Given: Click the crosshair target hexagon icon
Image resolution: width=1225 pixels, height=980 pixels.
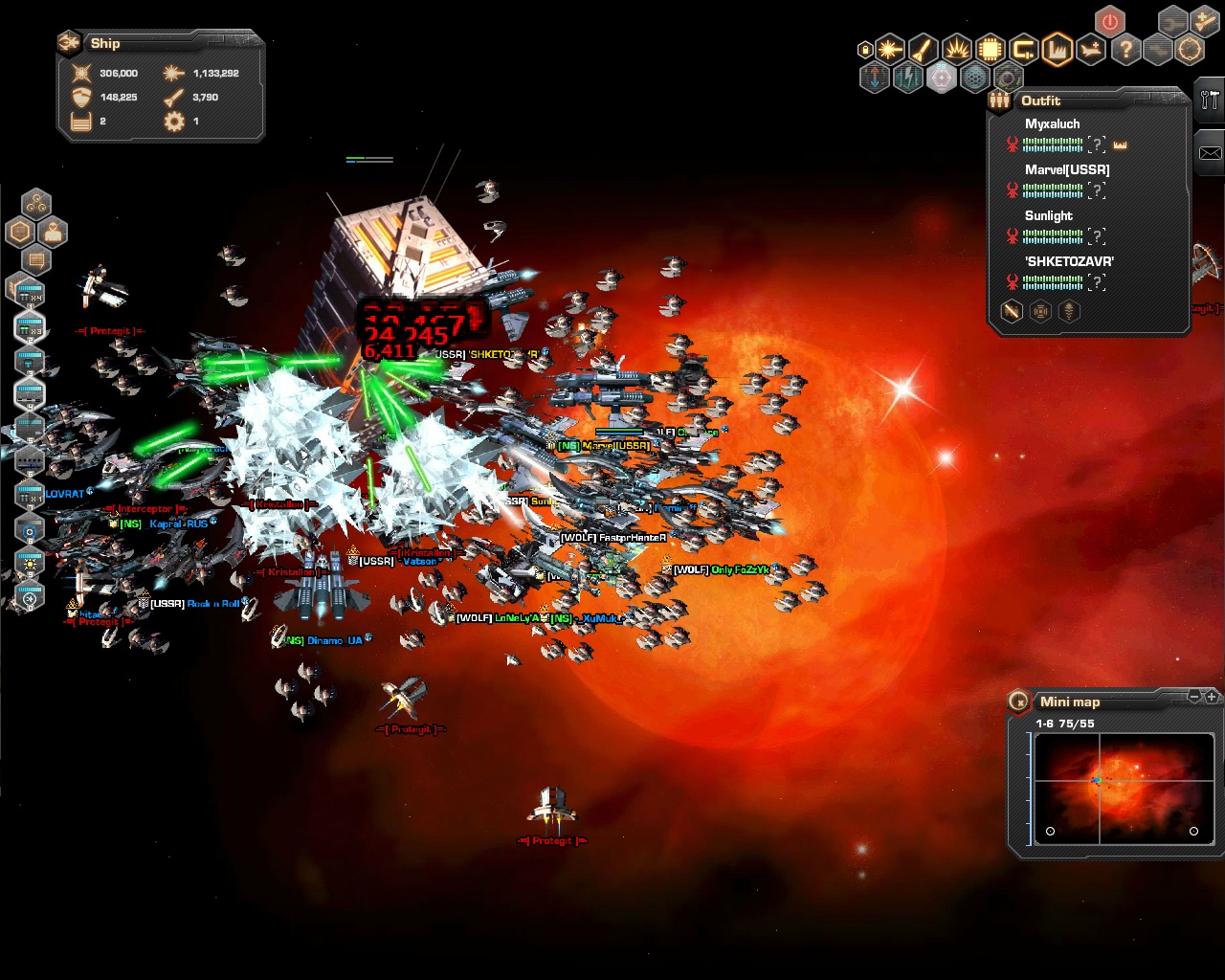Looking at the screenshot, I should pyautogui.click(x=1190, y=49).
